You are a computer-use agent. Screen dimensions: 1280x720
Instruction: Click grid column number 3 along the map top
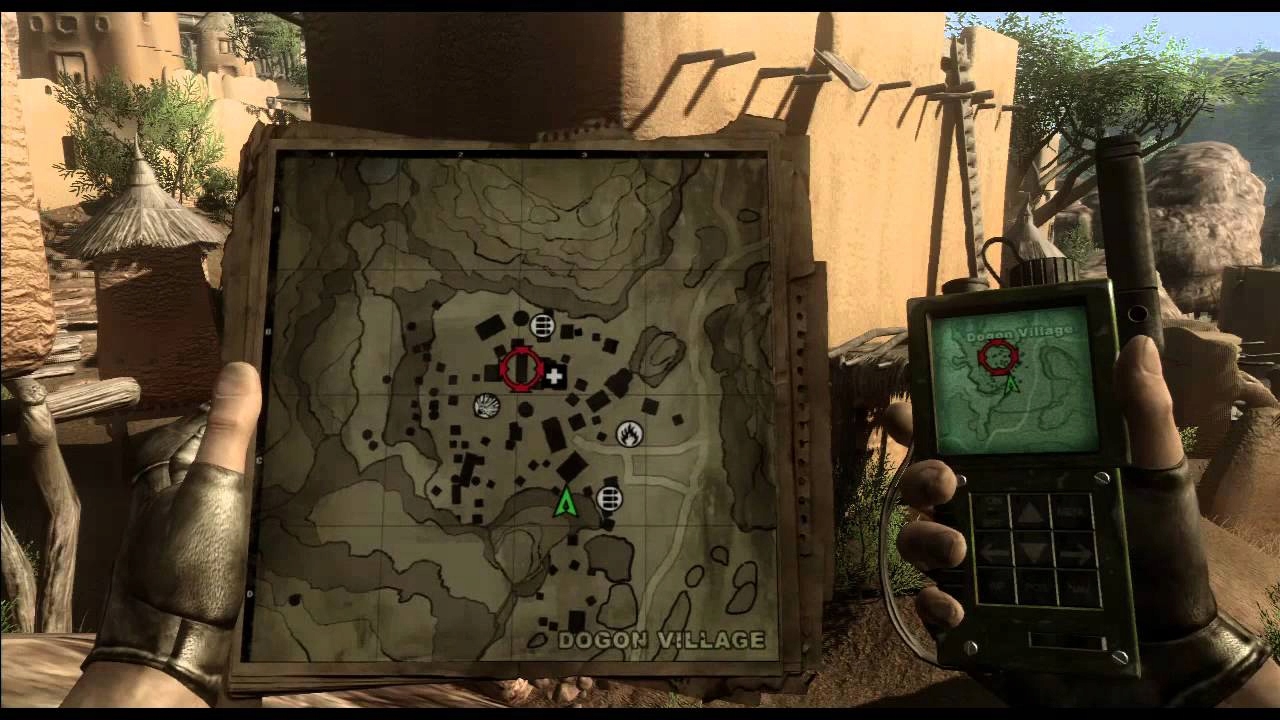(x=585, y=156)
